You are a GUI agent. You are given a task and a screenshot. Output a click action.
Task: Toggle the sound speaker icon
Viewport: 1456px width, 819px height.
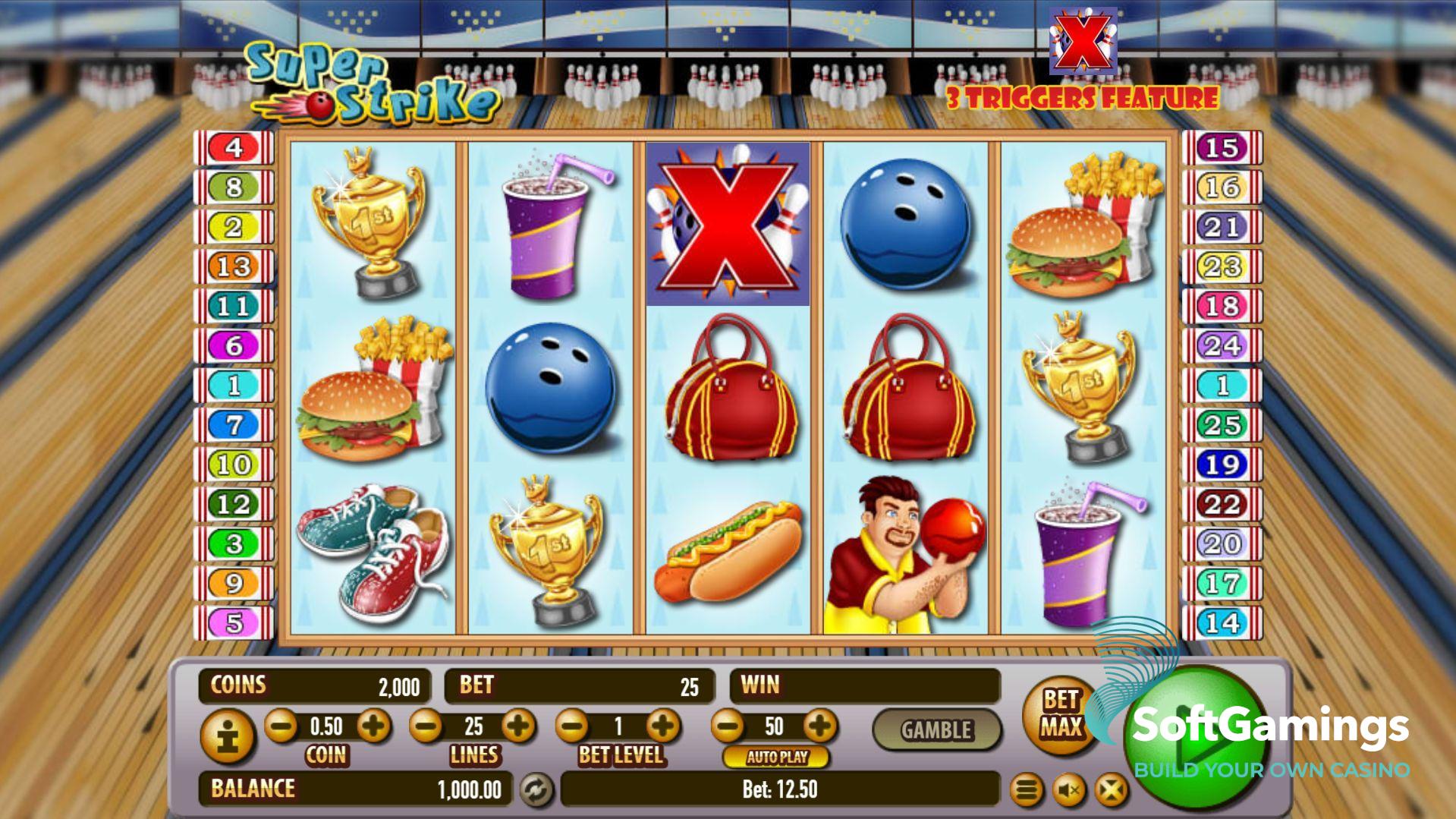(1068, 791)
